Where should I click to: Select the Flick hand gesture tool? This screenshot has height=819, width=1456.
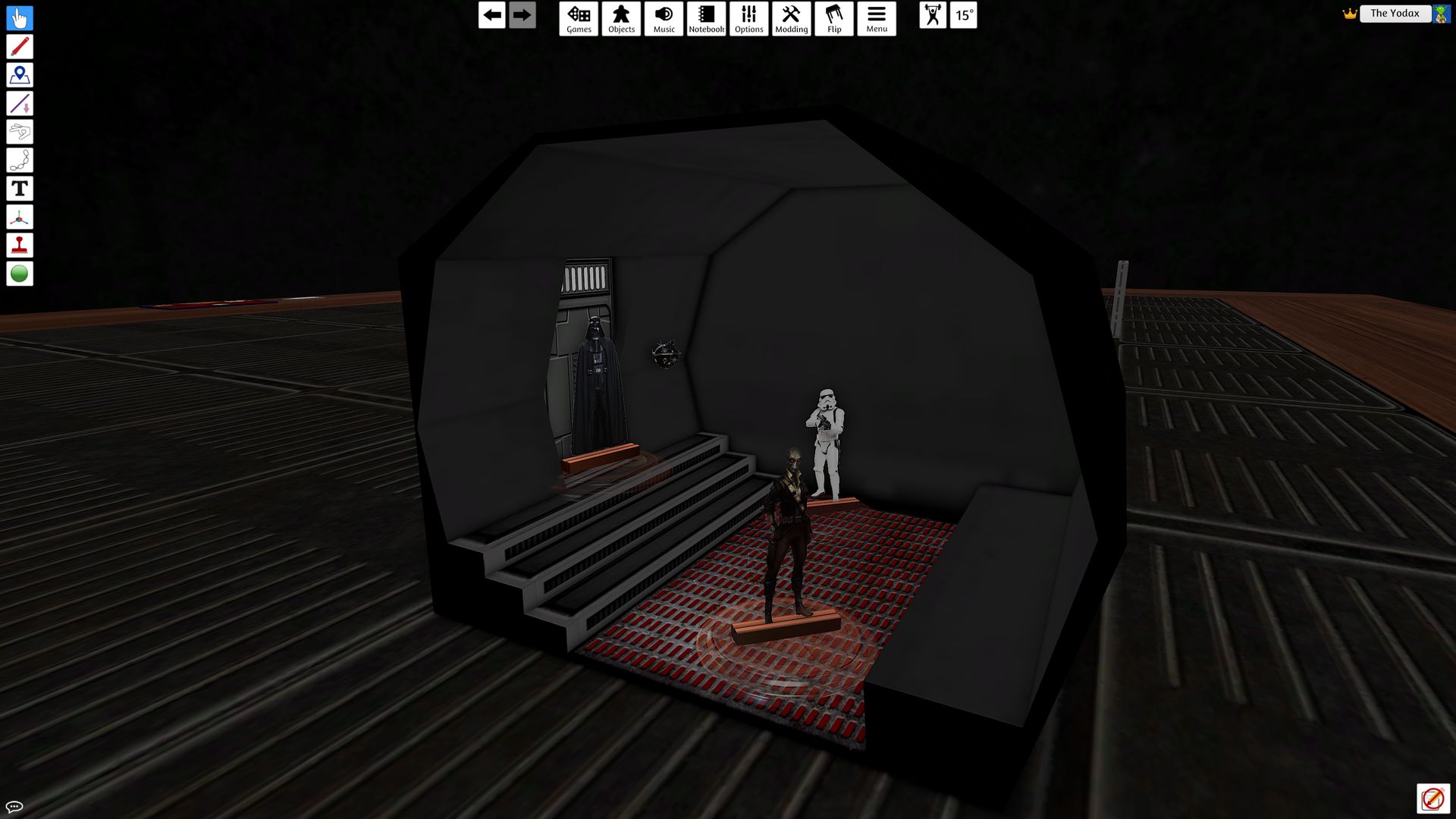20,131
